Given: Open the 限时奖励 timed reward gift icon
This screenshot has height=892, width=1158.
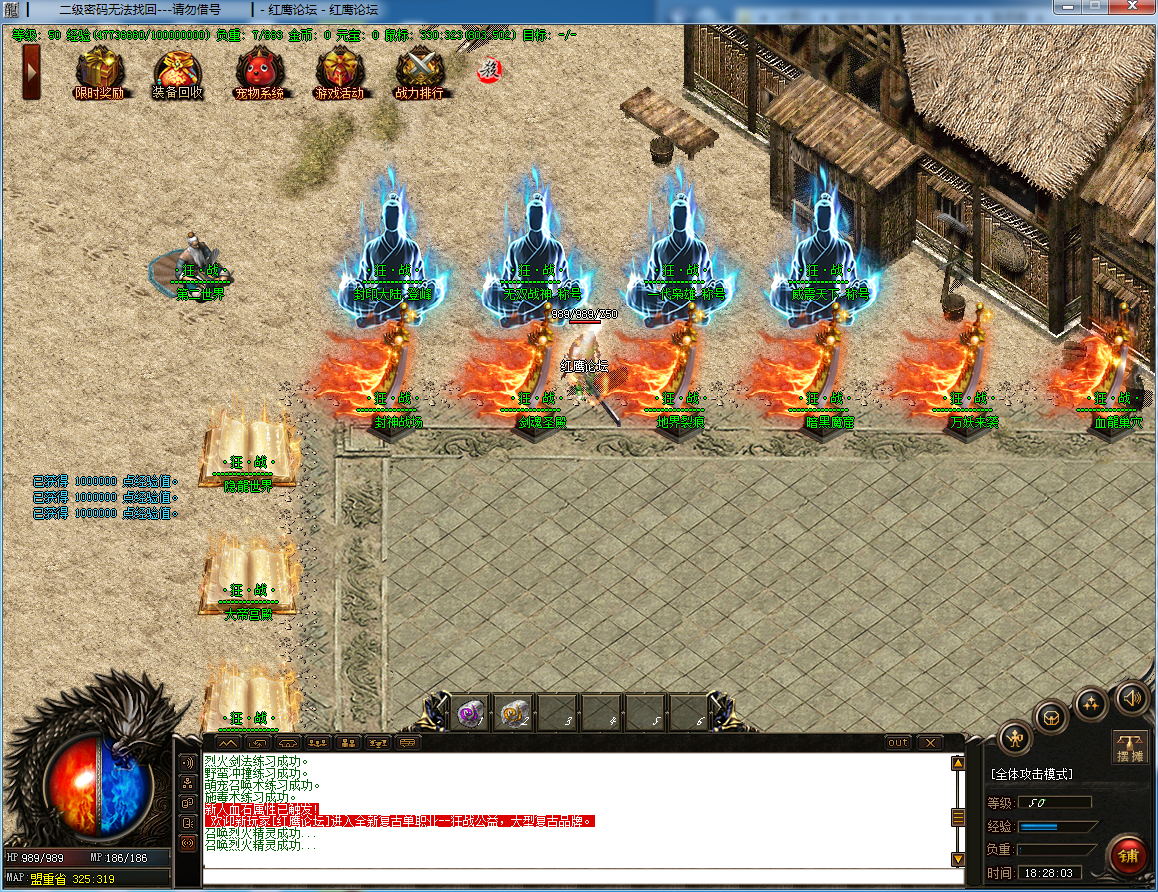Looking at the screenshot, I should coord(100,72).
